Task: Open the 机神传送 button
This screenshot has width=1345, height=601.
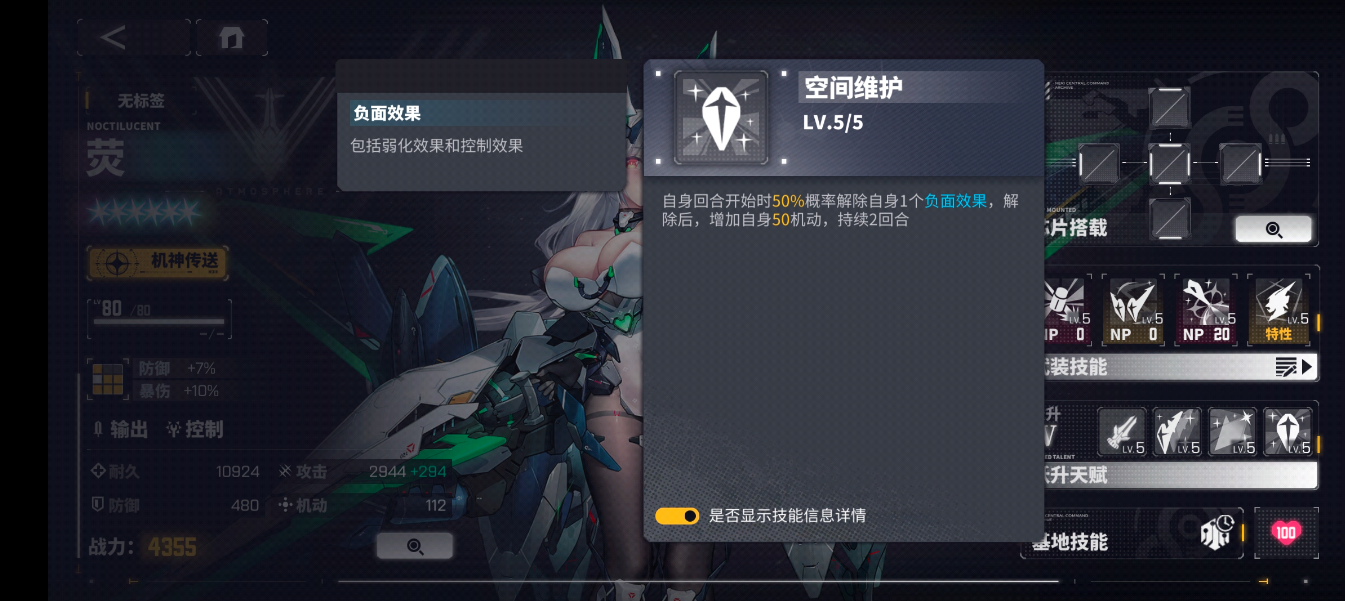Action: pos(157,262)
